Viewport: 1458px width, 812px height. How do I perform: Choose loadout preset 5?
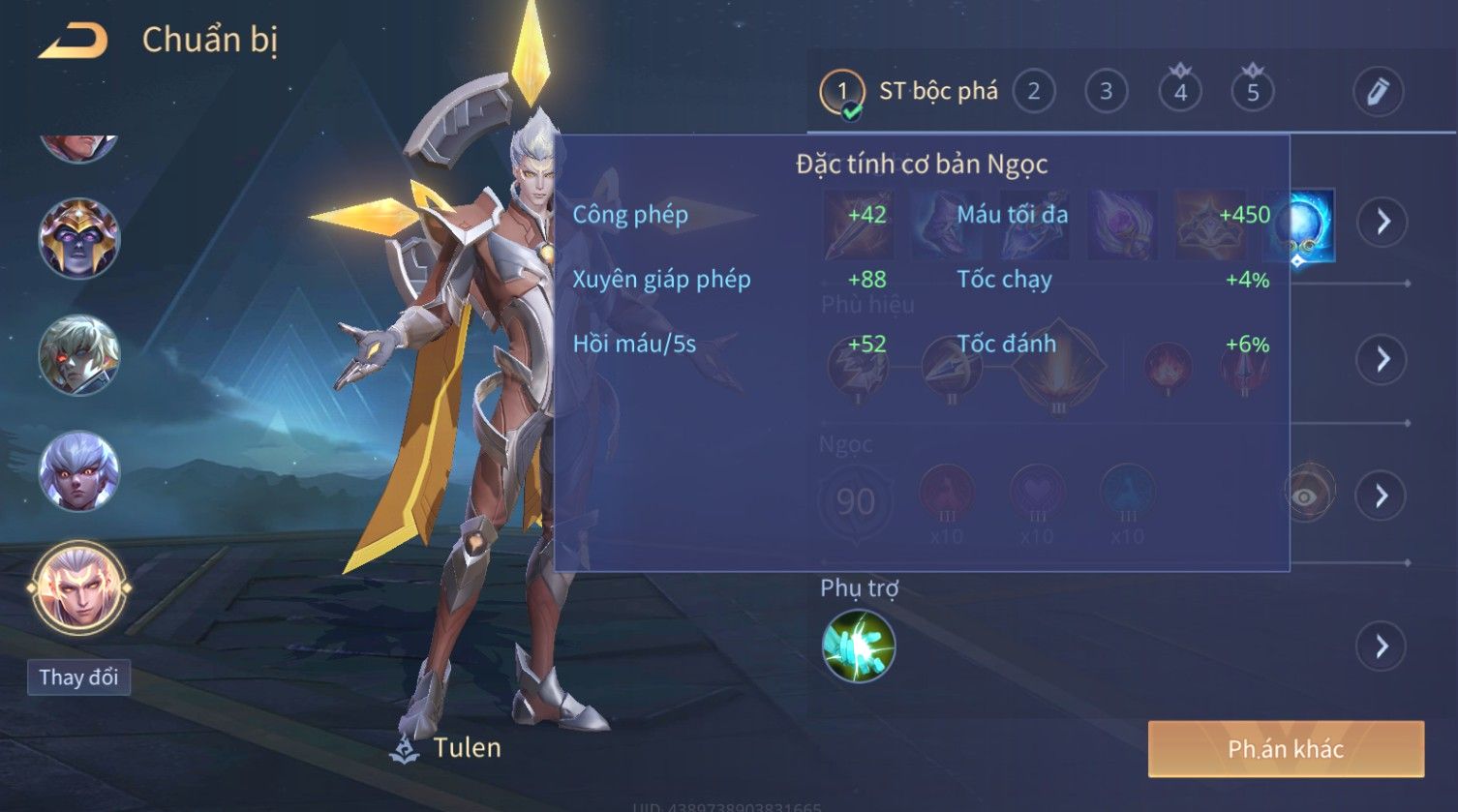(1252, 92)
